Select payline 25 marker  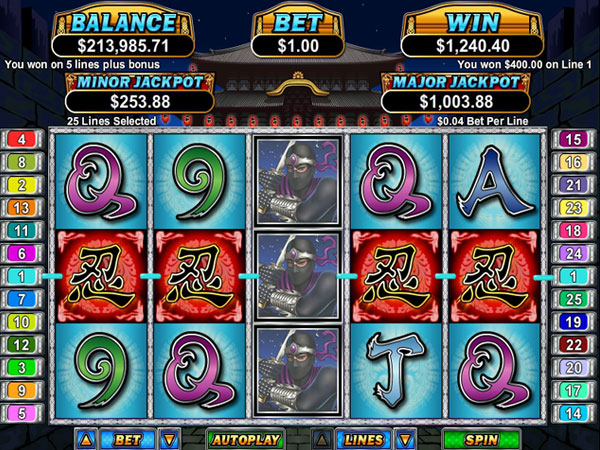click(574, 298)
